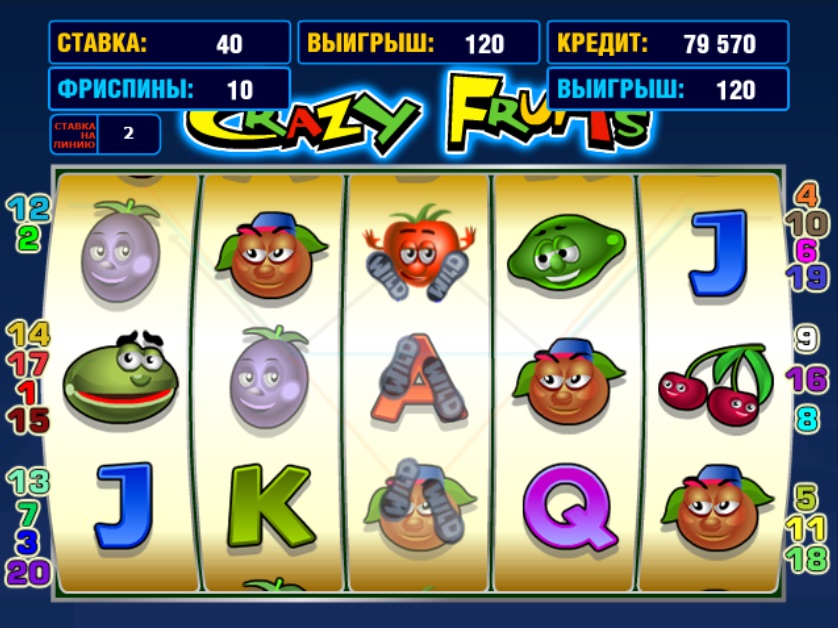Select payline number 12 marker

pyautogui.click(x=28, y=209)
